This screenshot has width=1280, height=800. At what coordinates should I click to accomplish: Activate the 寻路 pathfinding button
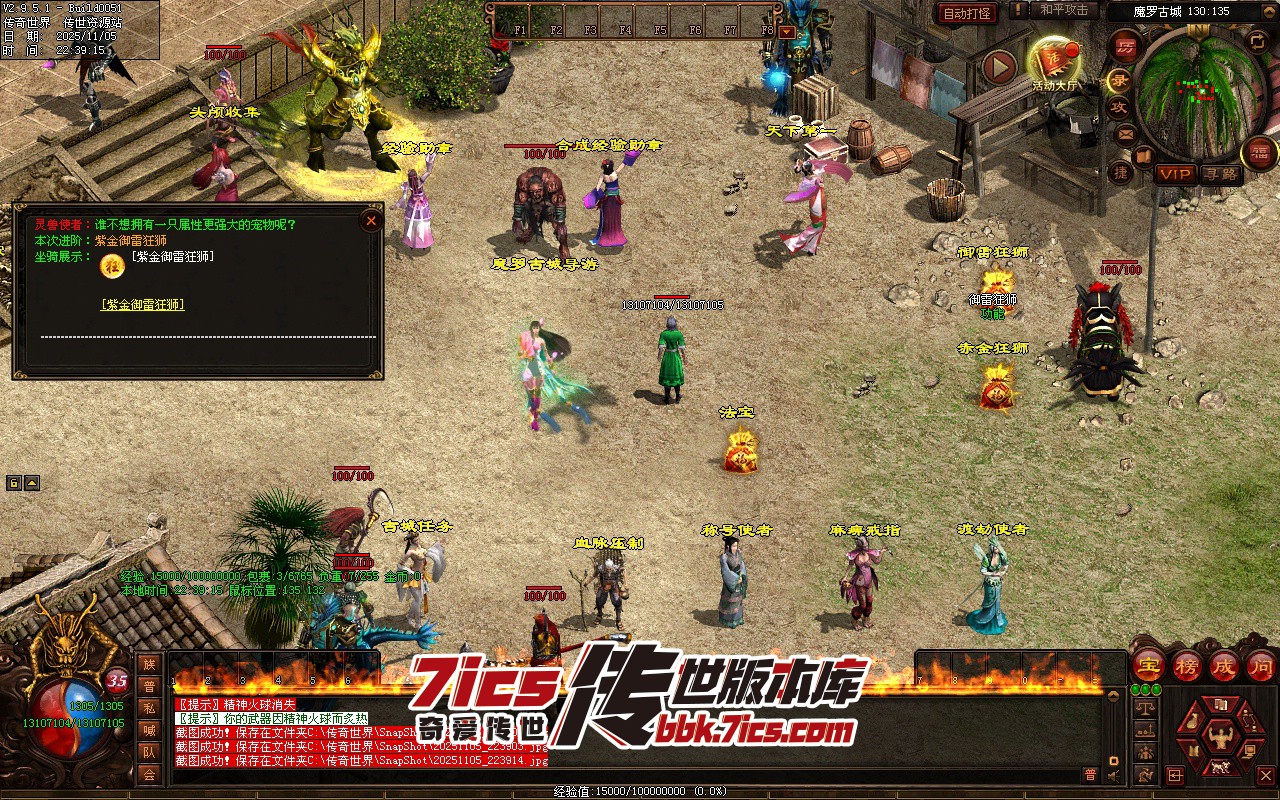click(1219, 174)
